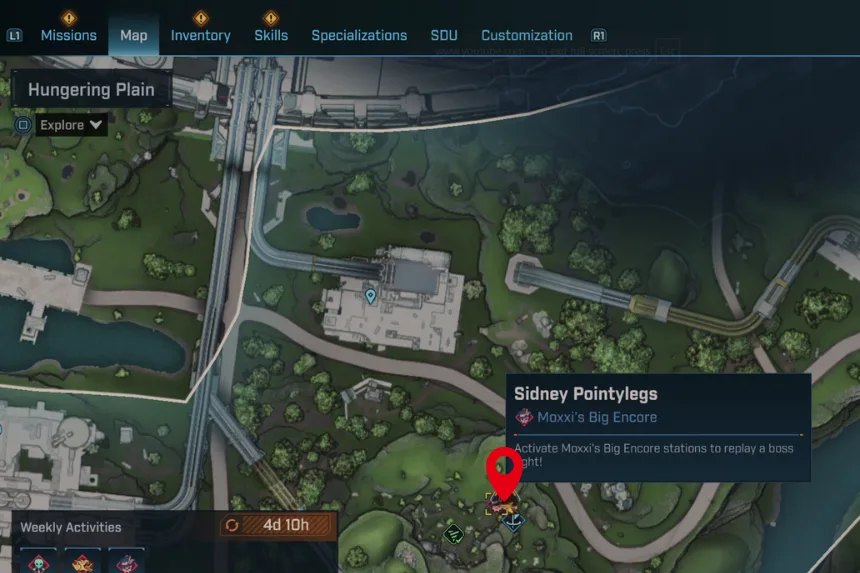The width and height of the screenshot is (860, 573).
Task: Choose the hat-wearing face weekly activity
Action: click(126, 563)
